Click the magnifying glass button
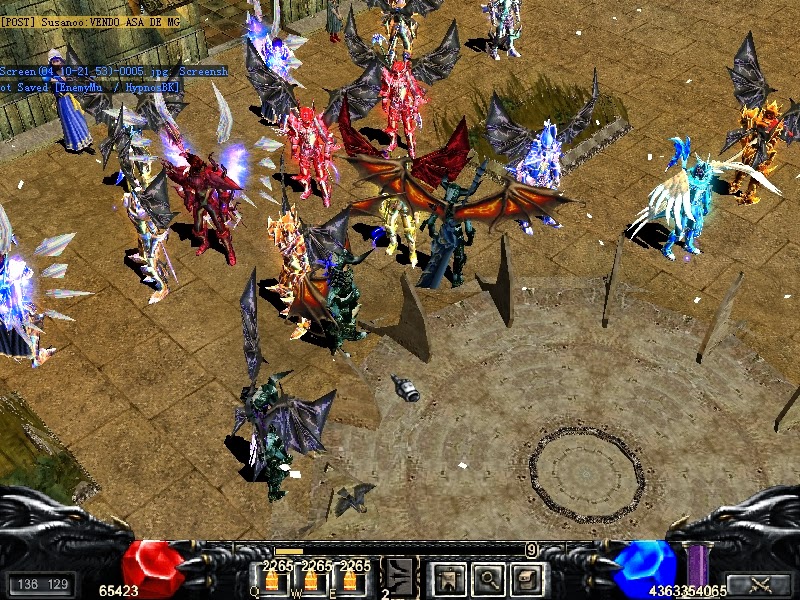Viewport: 800px width, 600px height. tap(486, 577)
